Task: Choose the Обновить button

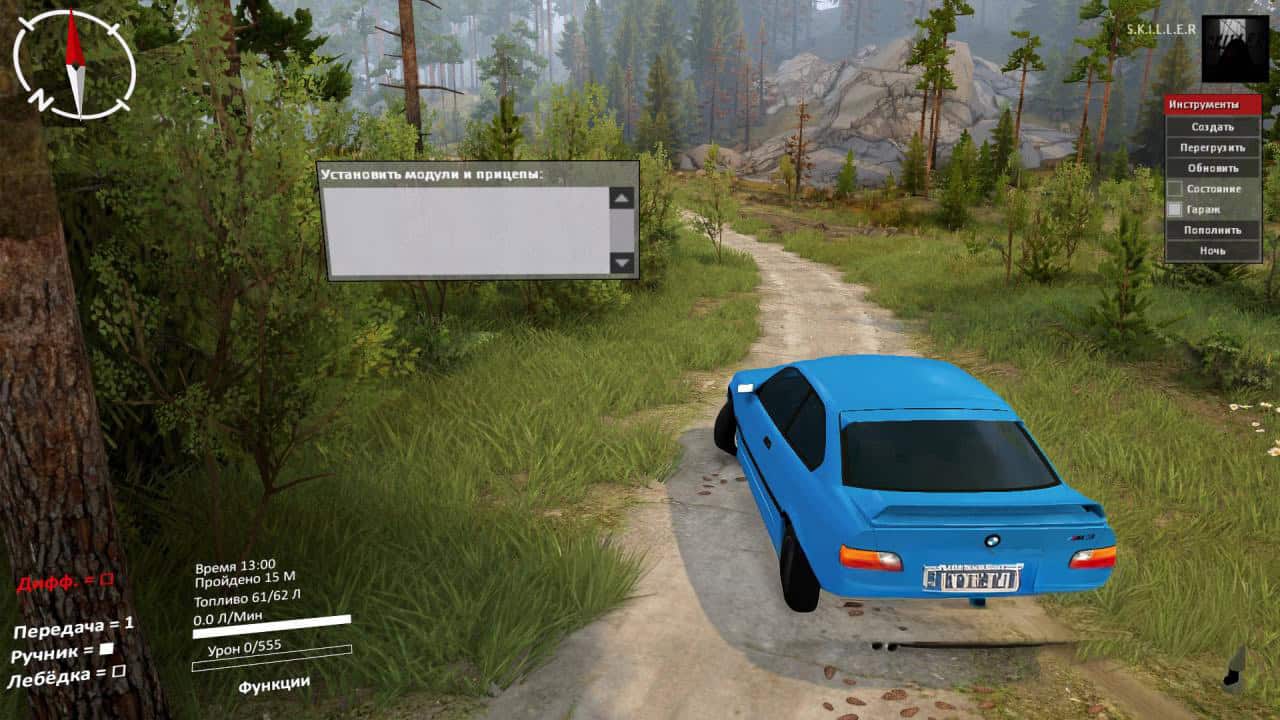Action: click(1212, 168)
